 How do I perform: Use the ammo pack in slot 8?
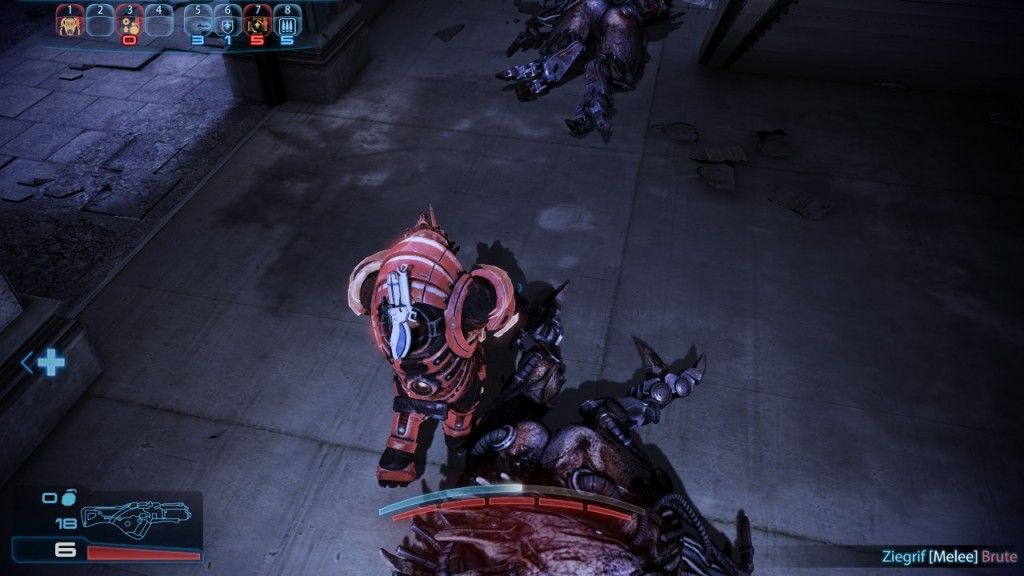point(288,24)
